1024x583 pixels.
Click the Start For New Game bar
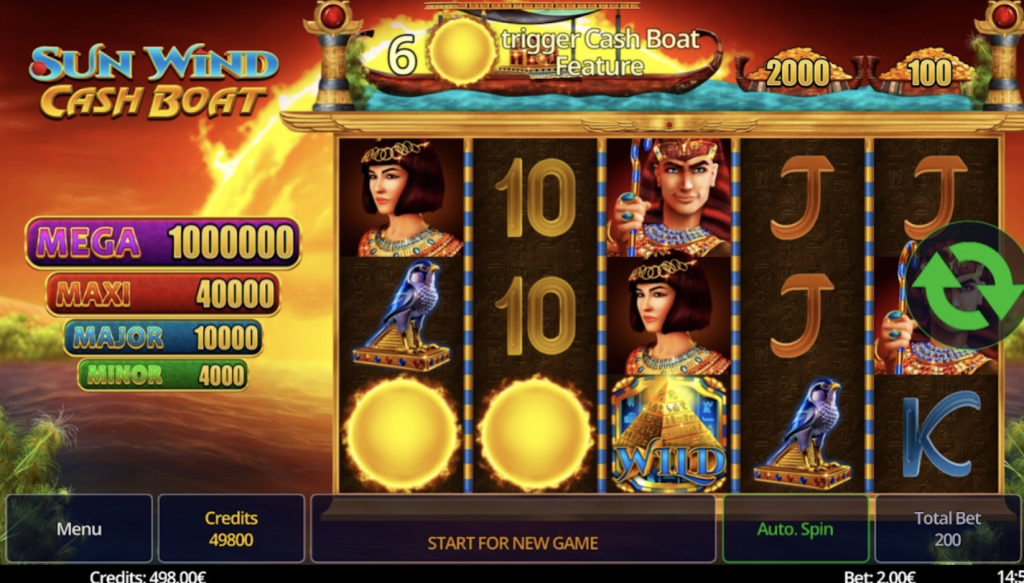pyautogui.click(x=513, y=543)
